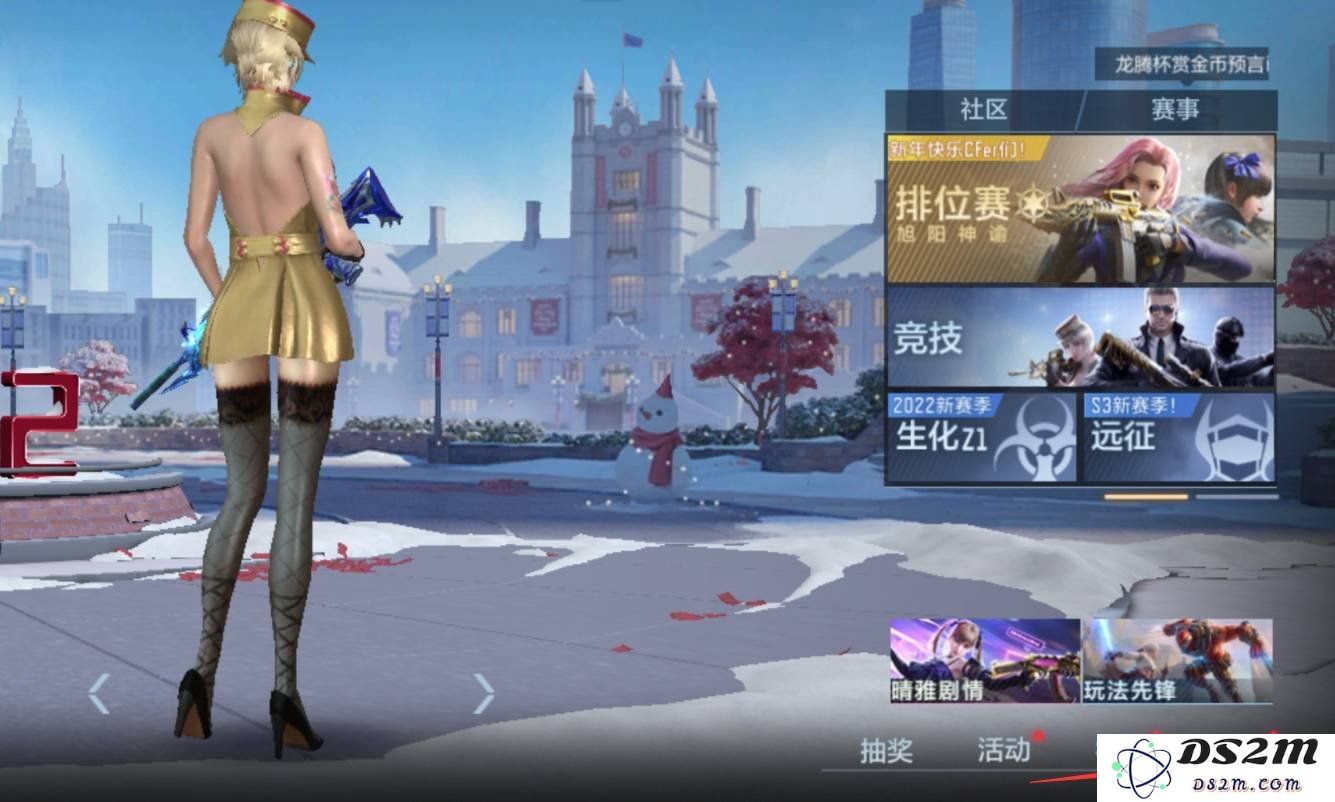Open the 龙腾杯赏金币预言 announcement banner
This screenshot has height=802, width=1335.
pyautogui.click(x=1181, y=65)
